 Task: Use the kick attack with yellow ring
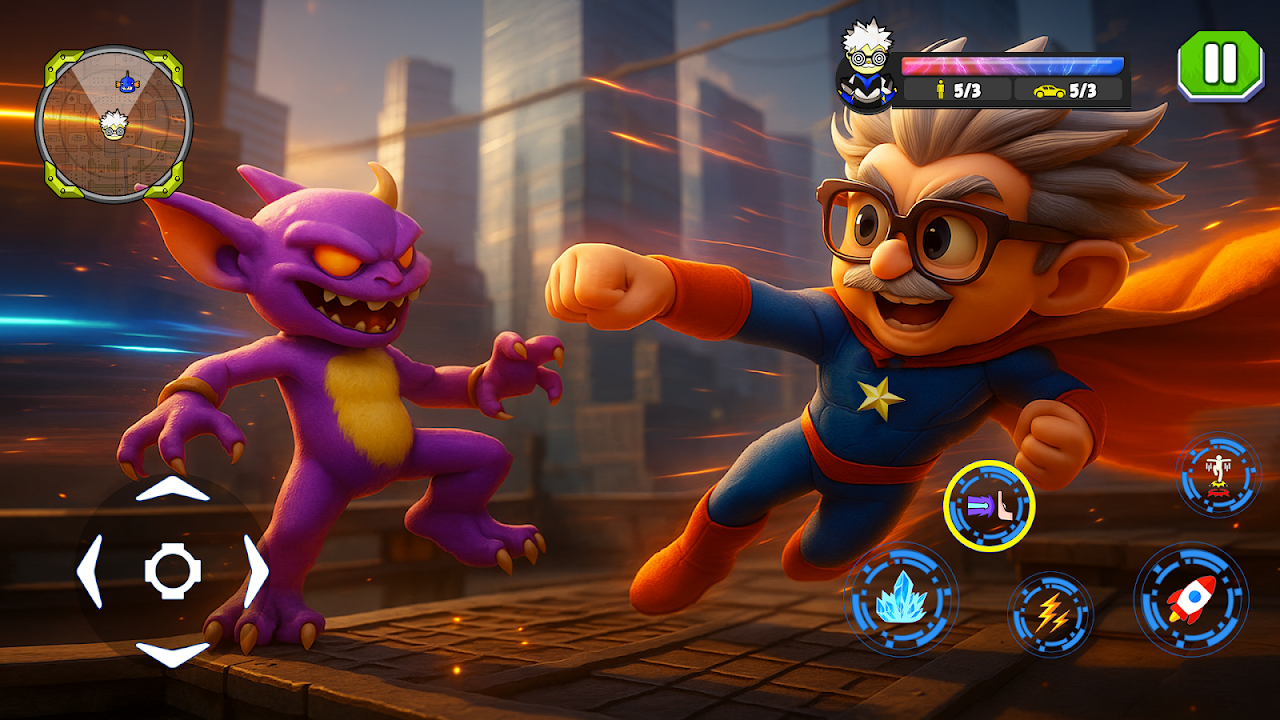[x=989, y=506]
